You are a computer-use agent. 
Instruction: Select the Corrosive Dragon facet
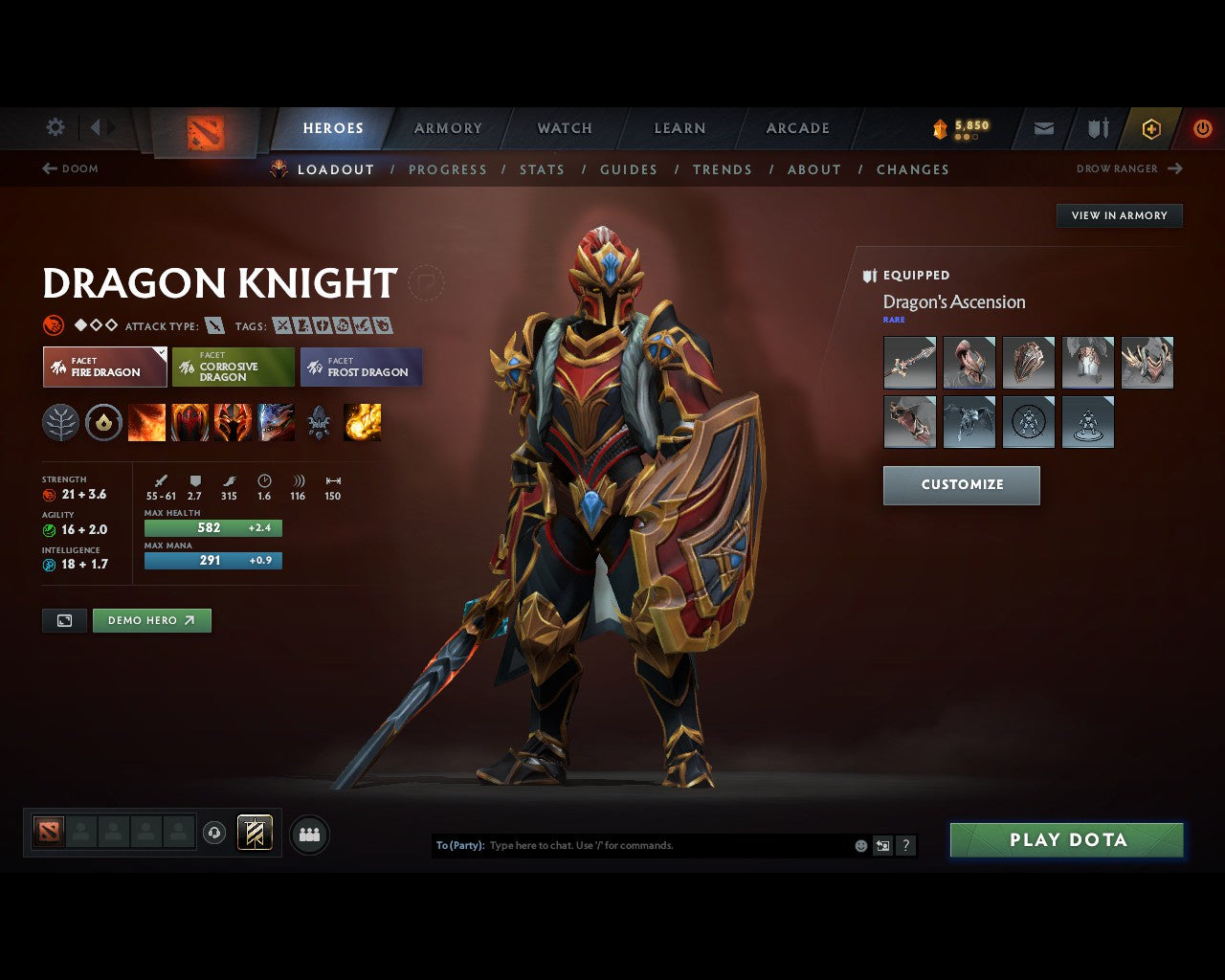[x=233, y=367]
